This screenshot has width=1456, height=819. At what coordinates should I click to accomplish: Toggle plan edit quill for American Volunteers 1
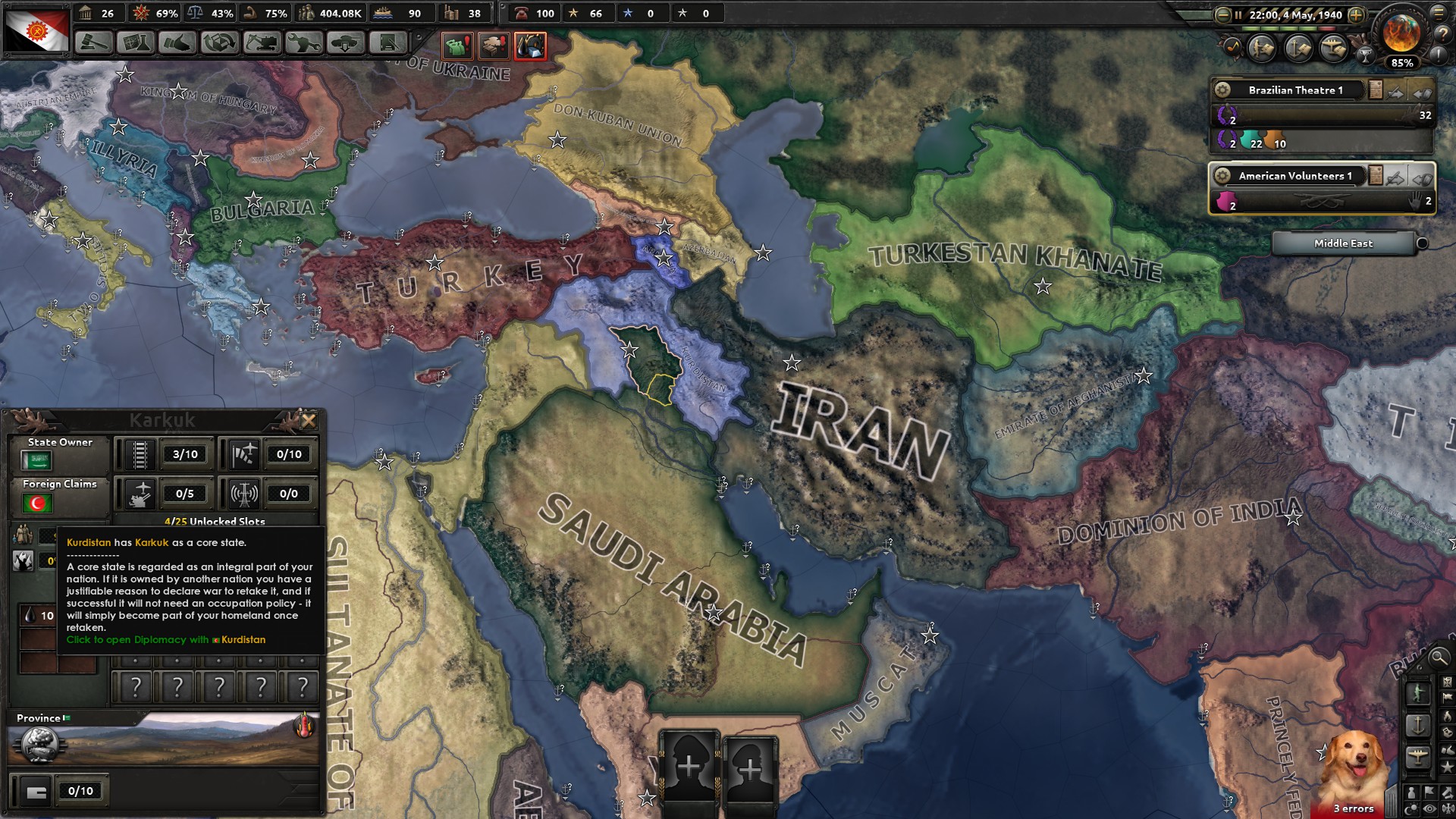click(1395, 177)
